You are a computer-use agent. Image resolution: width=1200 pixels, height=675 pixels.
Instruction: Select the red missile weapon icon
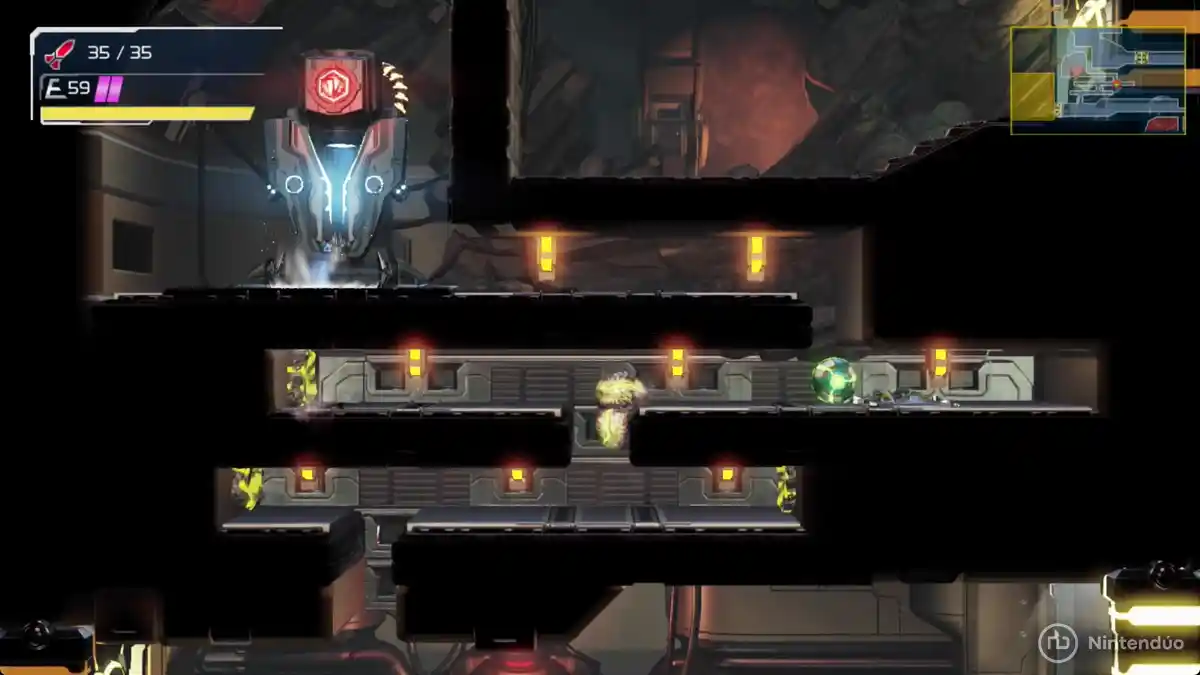[60, 53]
